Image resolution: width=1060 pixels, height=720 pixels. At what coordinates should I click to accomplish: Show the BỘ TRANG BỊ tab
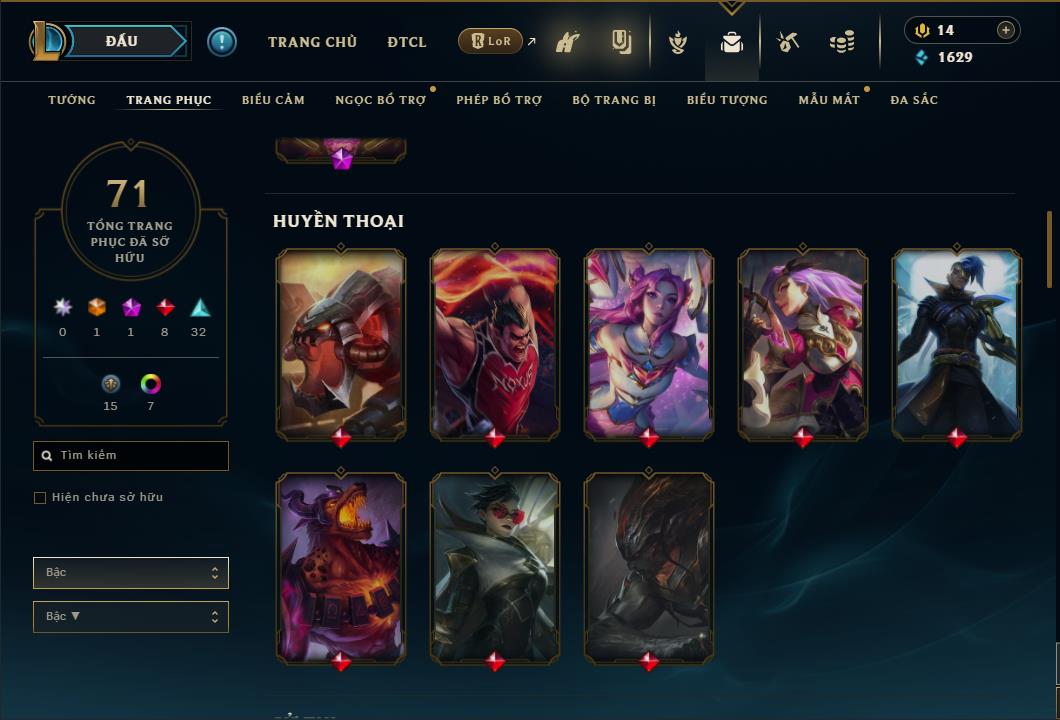614,100
